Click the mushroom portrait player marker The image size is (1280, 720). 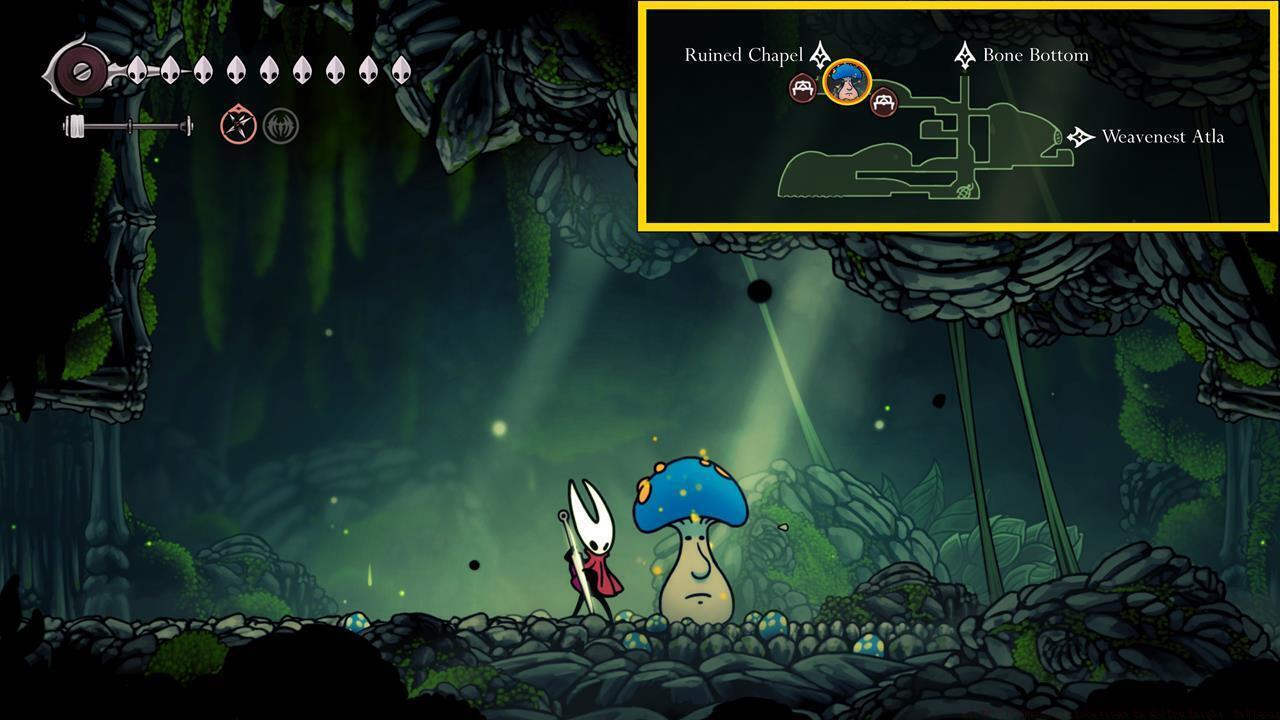click(846, 83)
